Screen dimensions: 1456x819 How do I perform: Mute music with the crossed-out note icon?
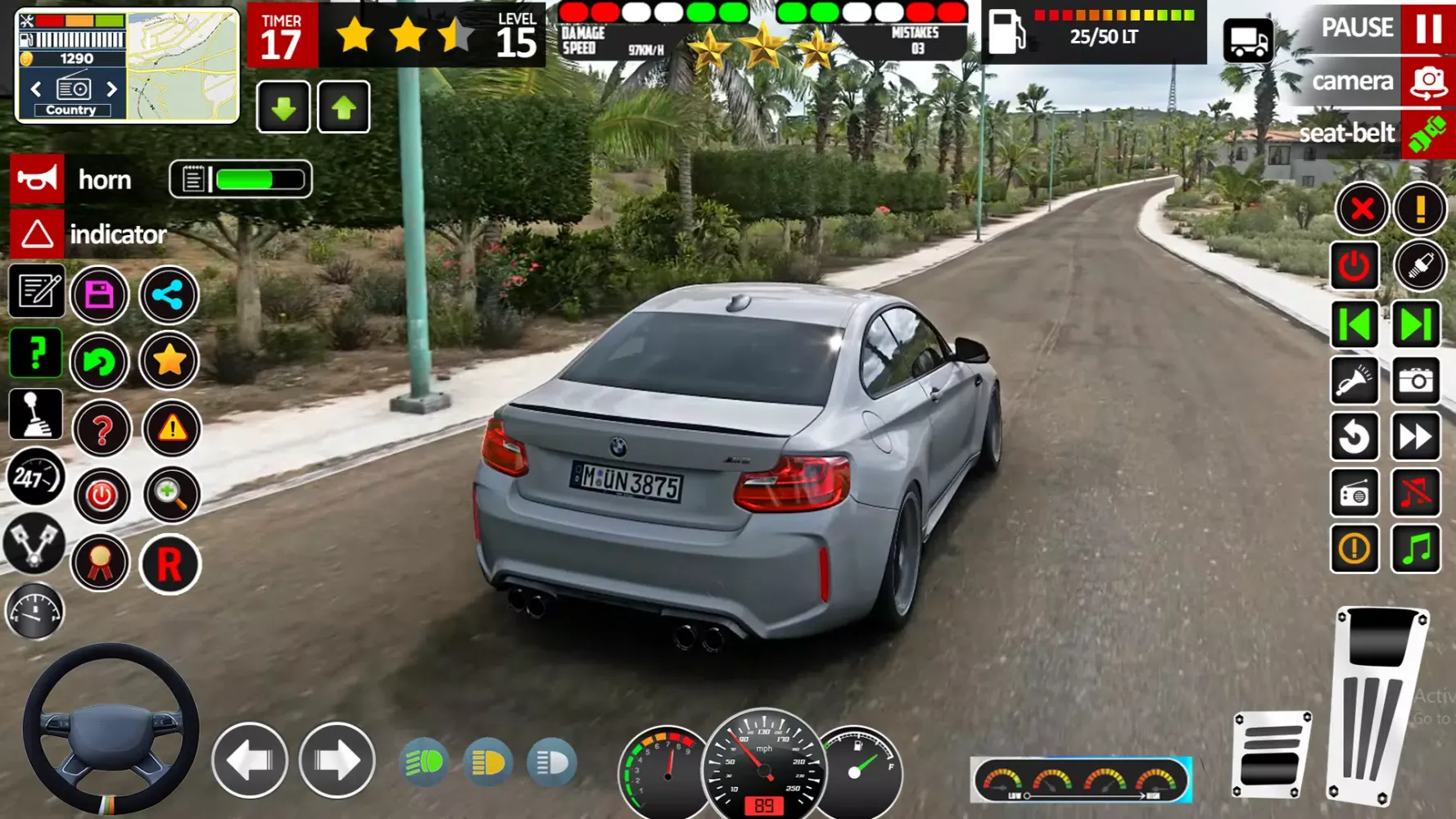[x=1416, y=493]
